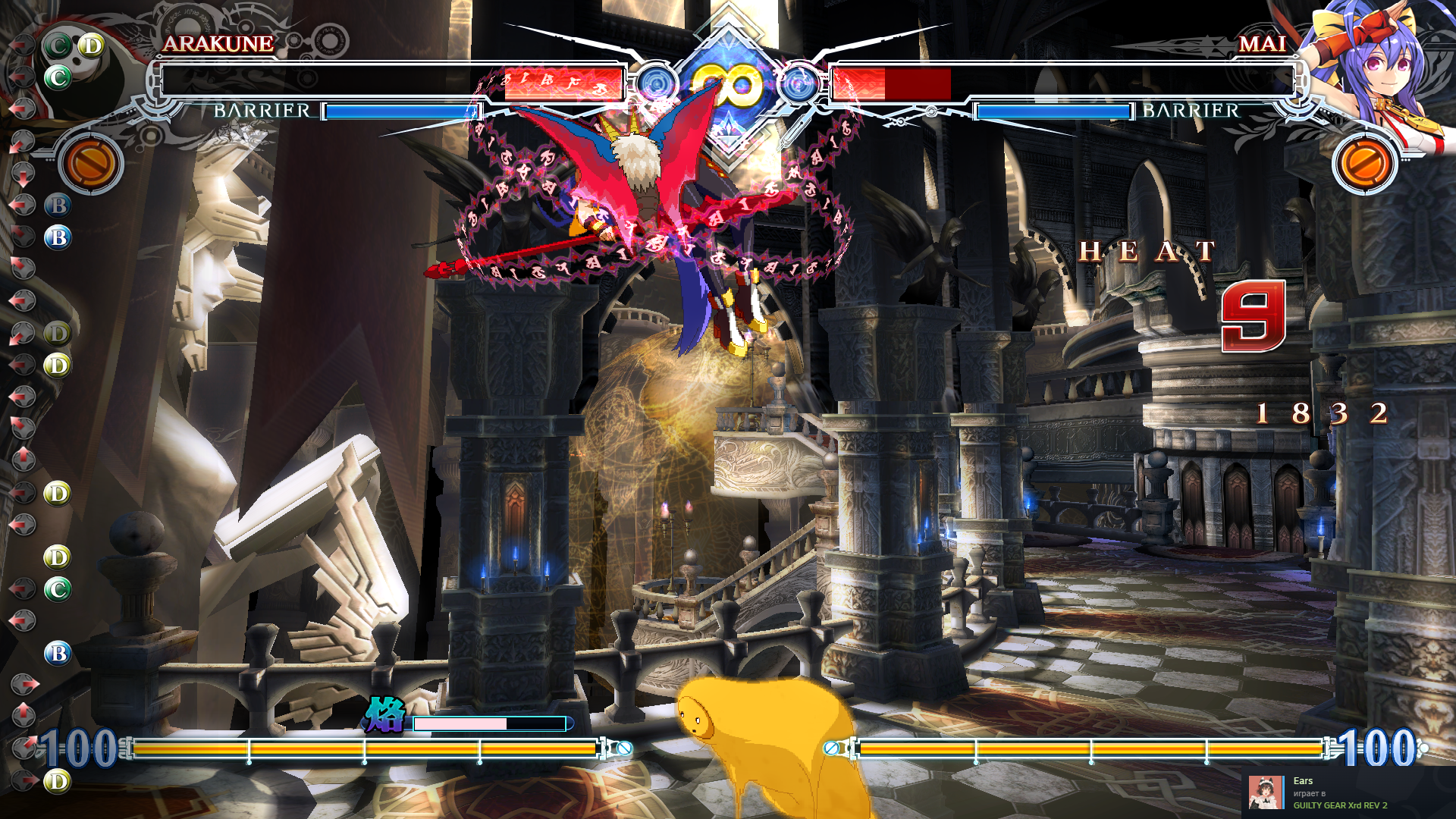Click Mai's character portrait
Viewport: 1456px width, 819px height.
pos(1373,68)
